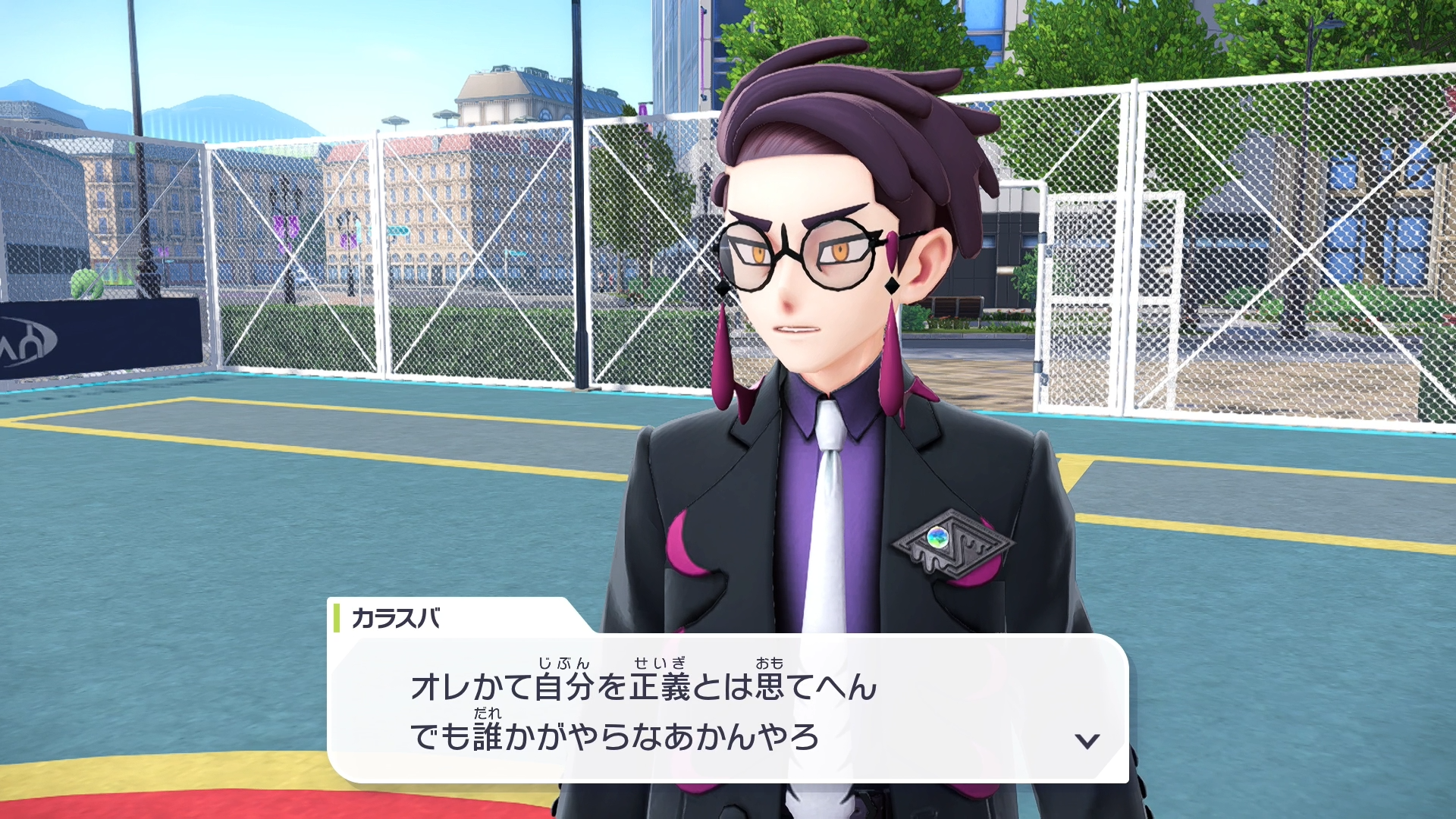The width and height of the screenshot is (1456, 819).
Task: Advance dialogue with the down arrow indicator
Action: click(1087, 741)
